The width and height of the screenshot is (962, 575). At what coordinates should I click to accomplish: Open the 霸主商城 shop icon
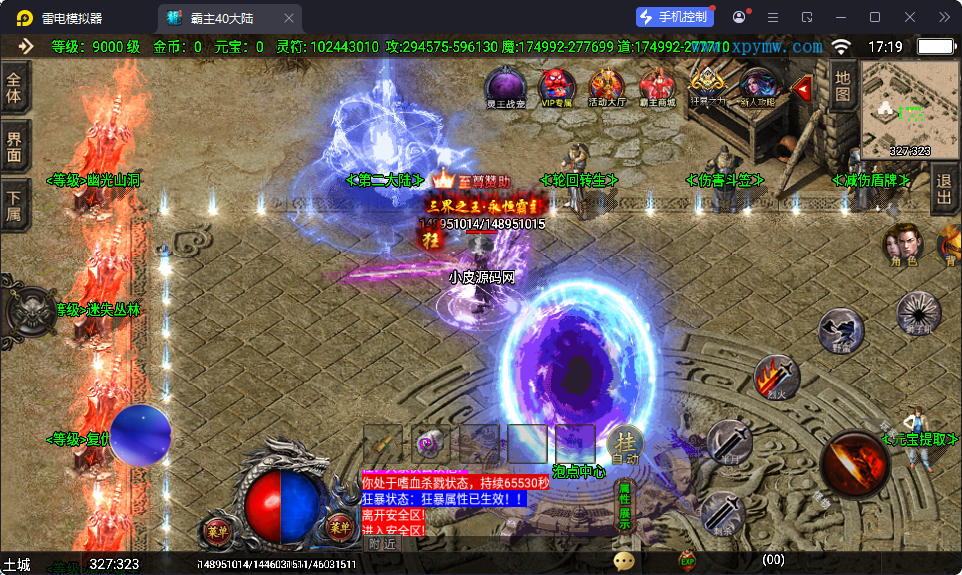(x=657, y=85)
